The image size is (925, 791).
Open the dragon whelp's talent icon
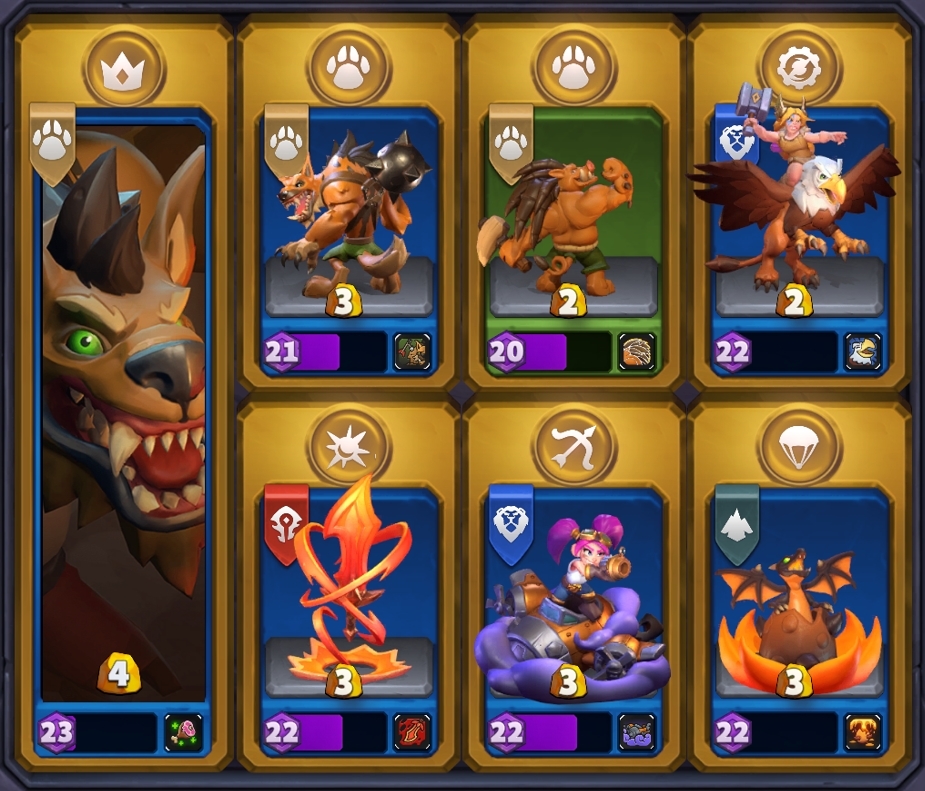pos(862,733)
